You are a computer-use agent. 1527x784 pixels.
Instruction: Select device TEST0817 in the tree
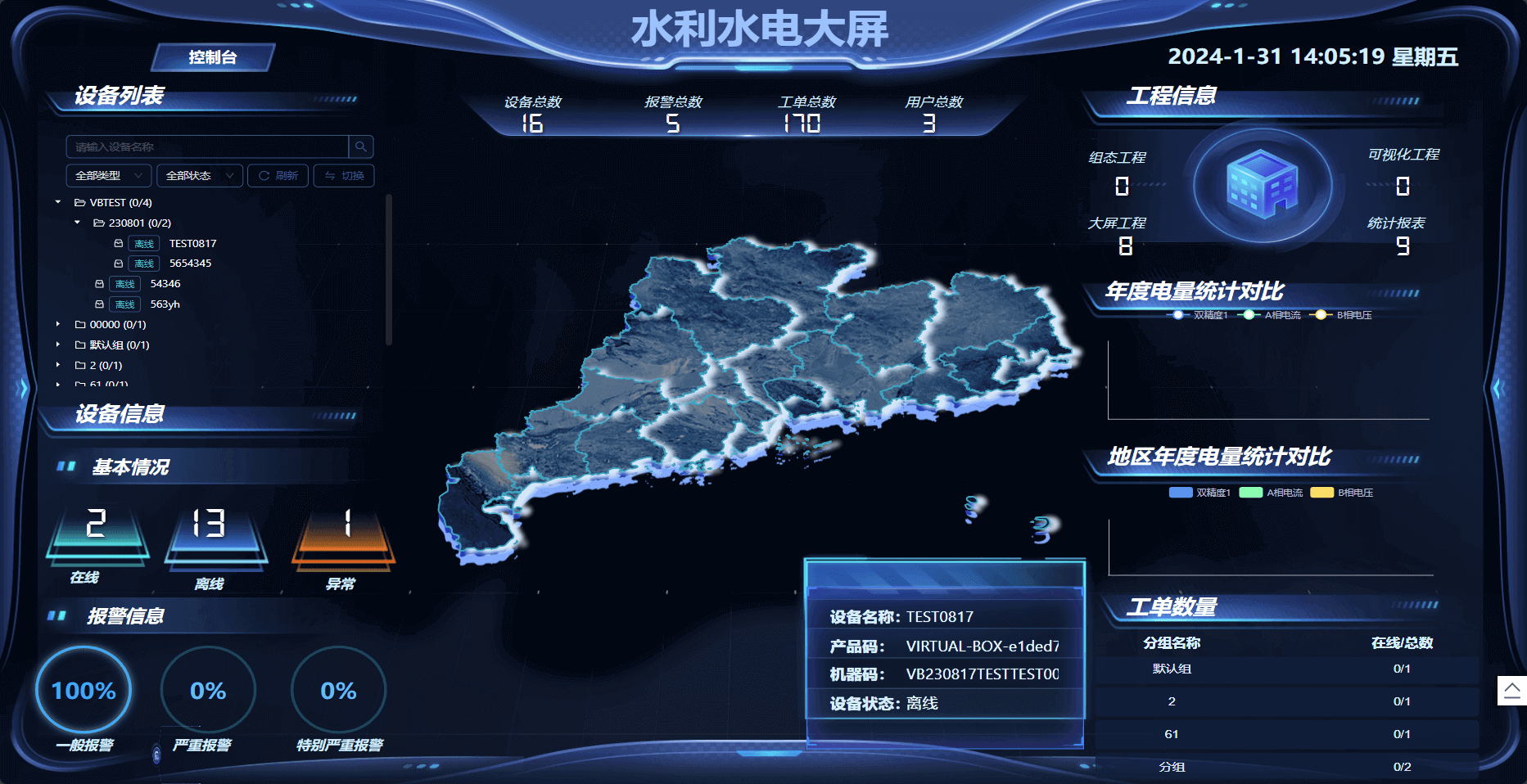[192, 243]
